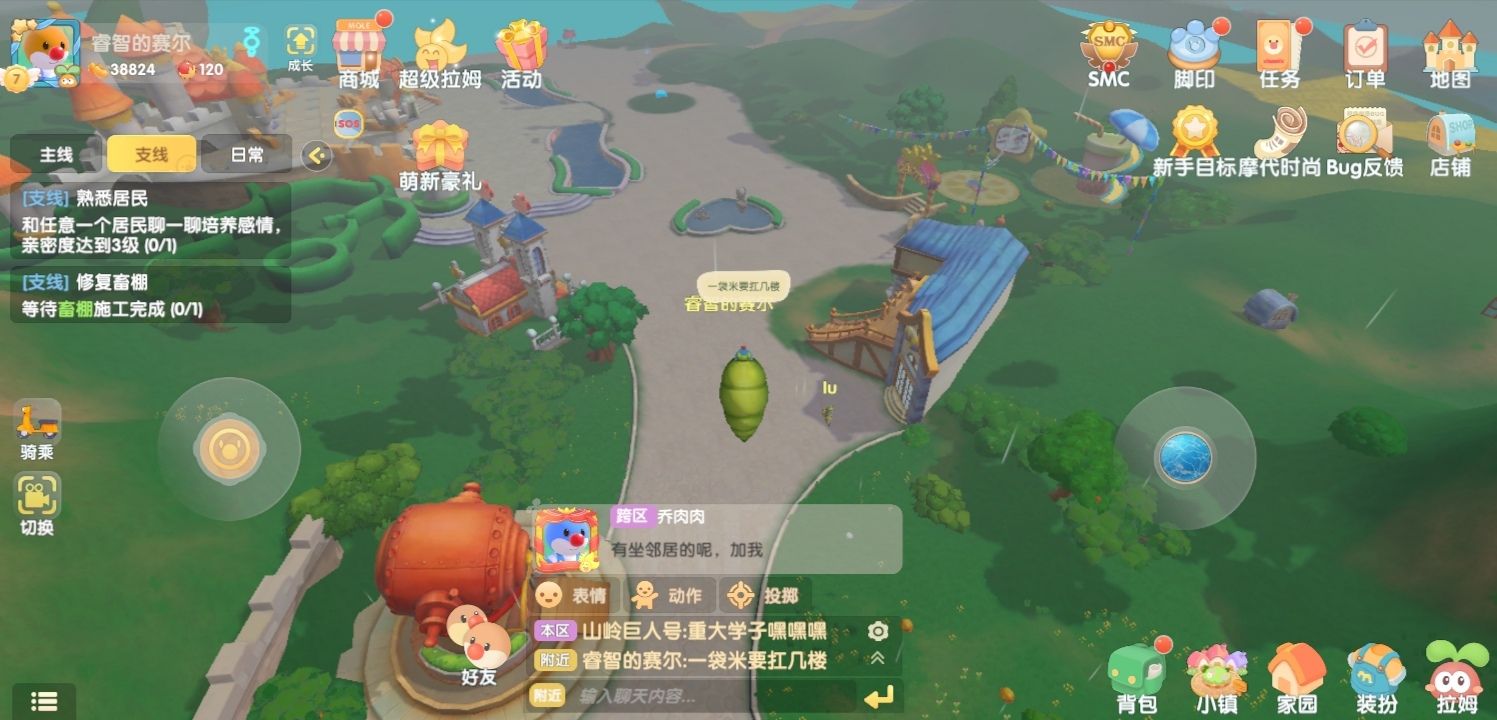Open the 活动 events gift icon
This screenshot has height=720, width=1497.
click(519, 45)
